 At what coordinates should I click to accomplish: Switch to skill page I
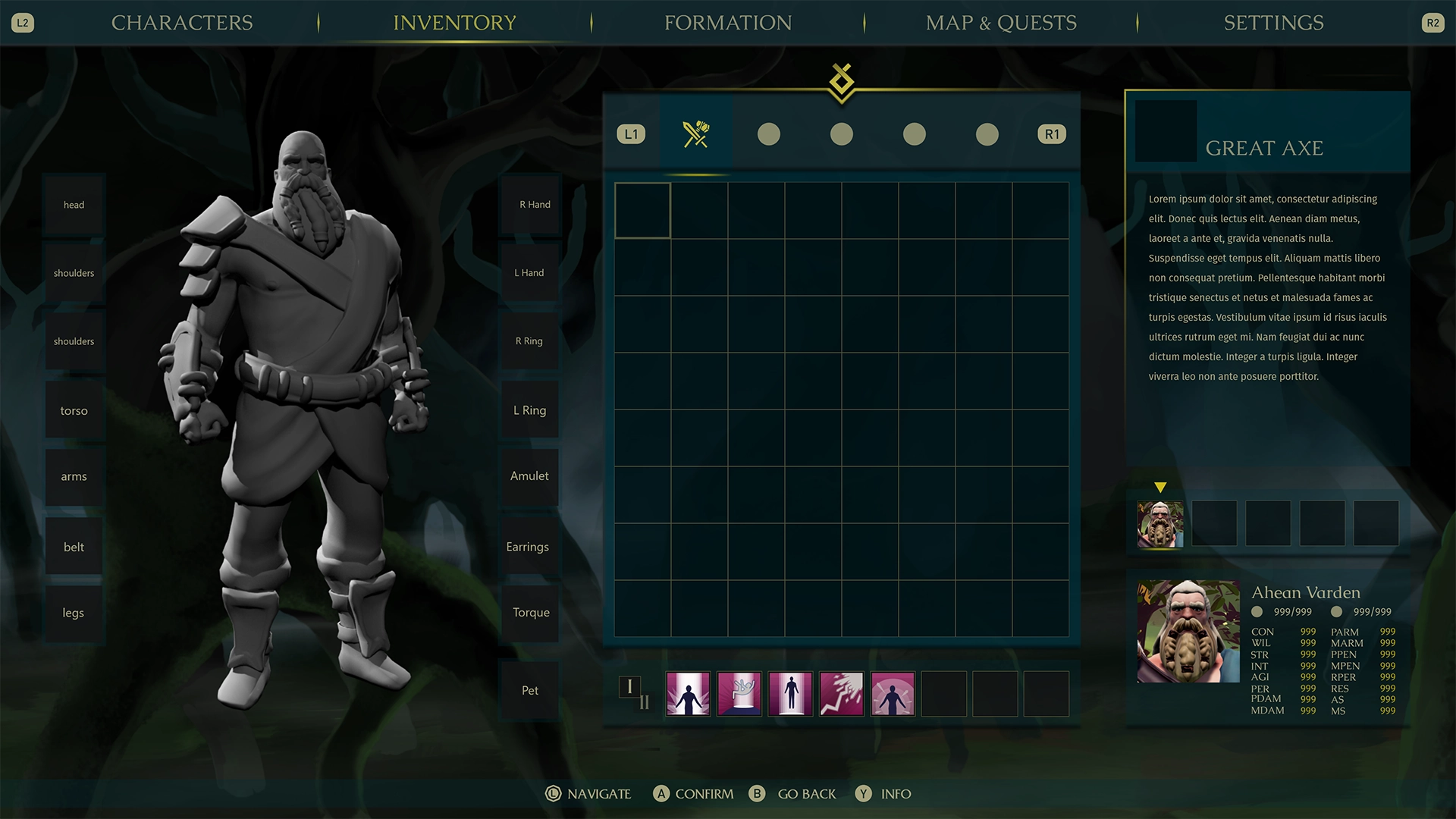tap(629, 686)
